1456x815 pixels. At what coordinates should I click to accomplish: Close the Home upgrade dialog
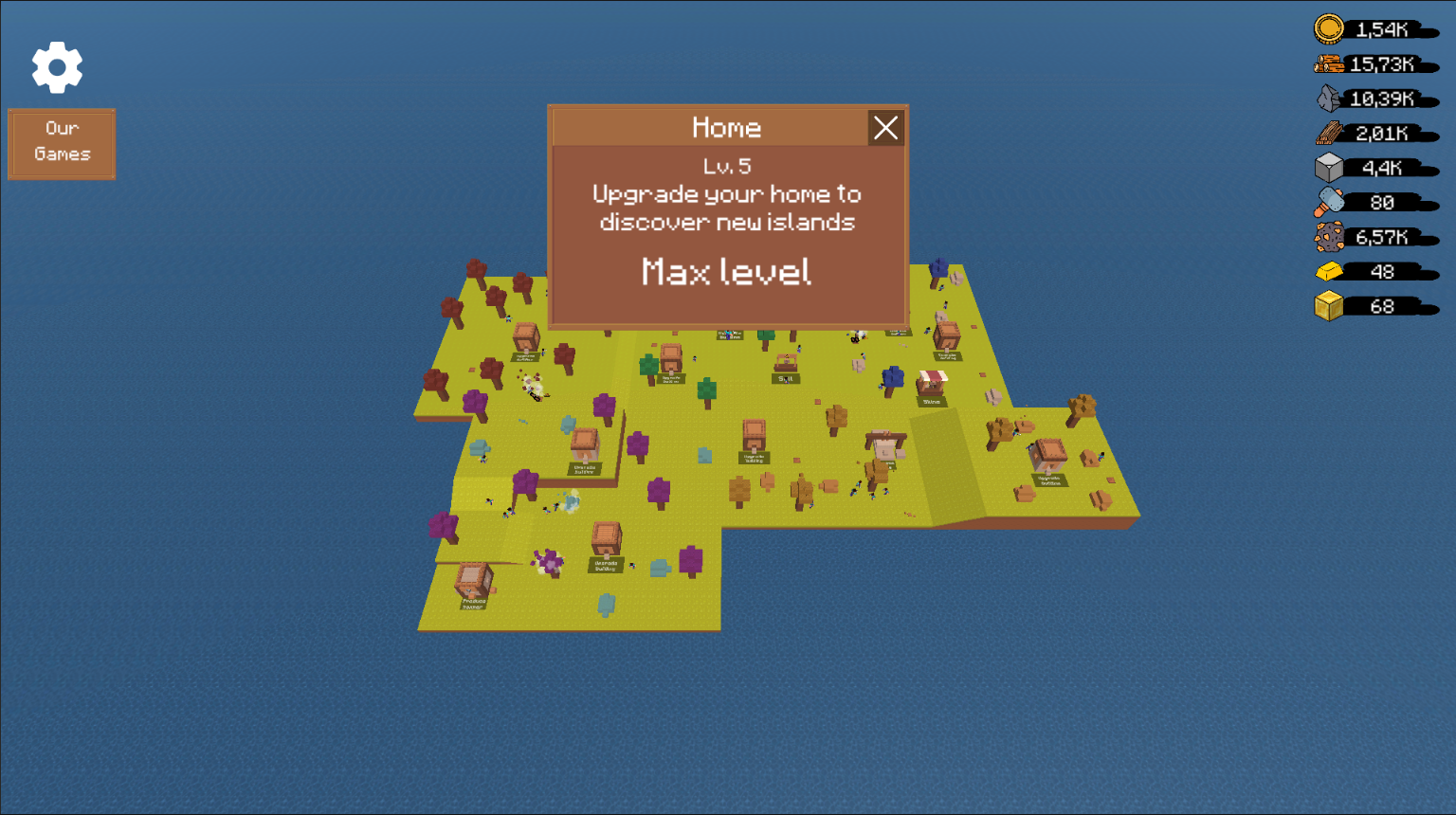[885, 128]
